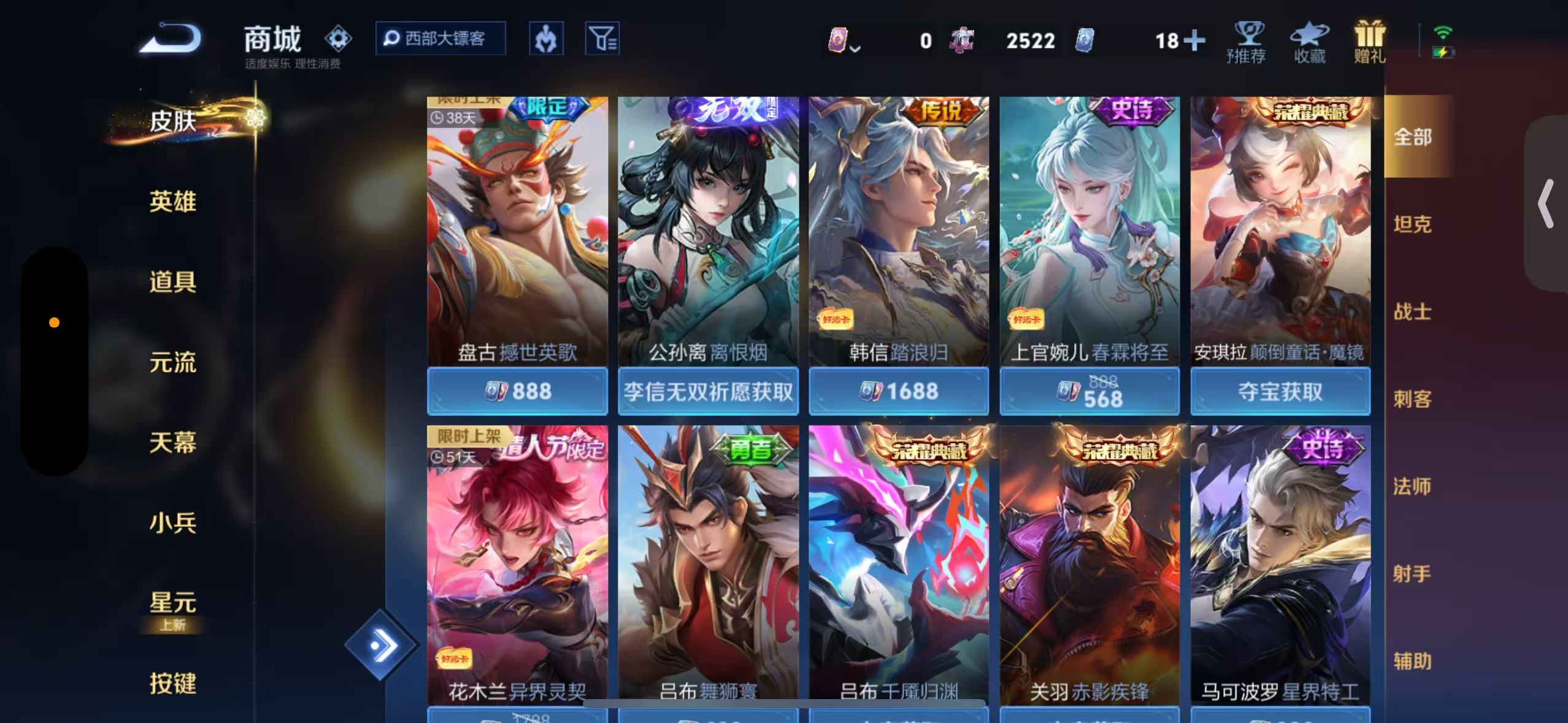Click the settings gear beside 商城 title
Image resolution: width=1568 pixels, height=723 pixels.
point(338,38)
